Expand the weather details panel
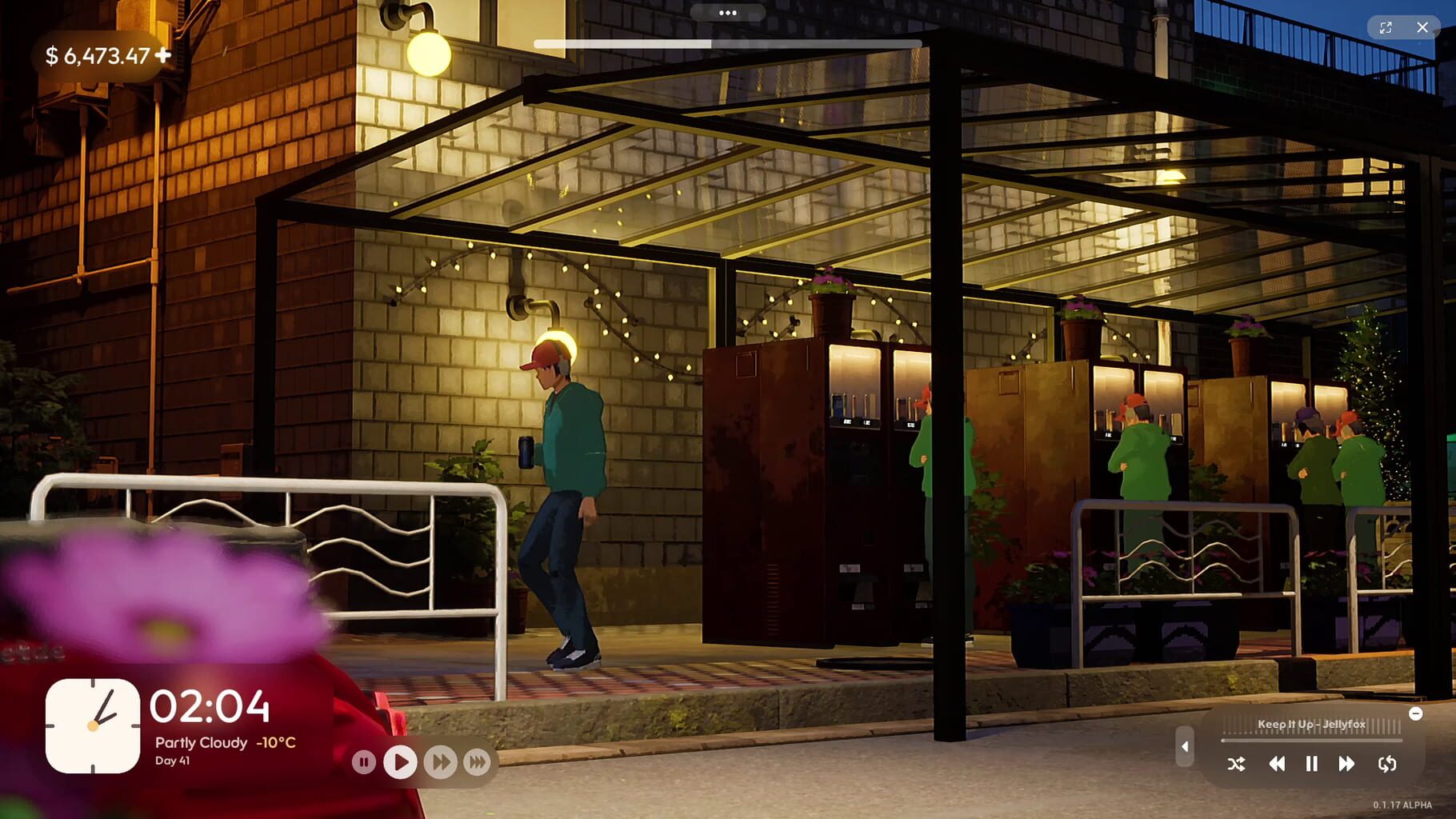Viewport: 1456px width, 819px height. 224,743
